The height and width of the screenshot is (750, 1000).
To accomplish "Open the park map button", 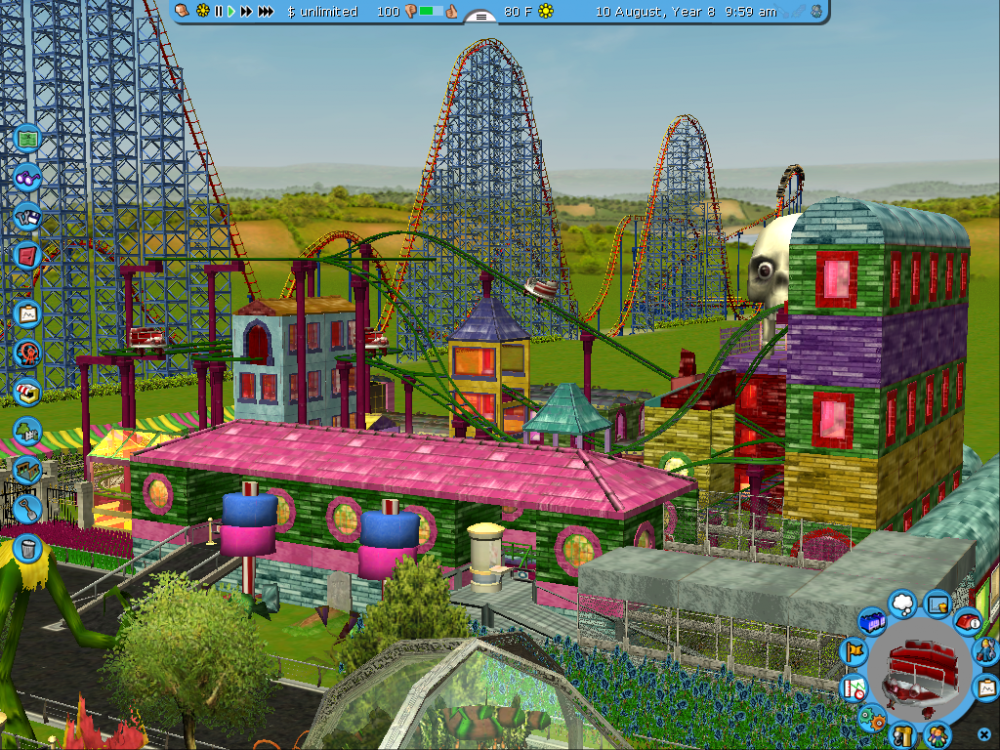I will [27, 137].
